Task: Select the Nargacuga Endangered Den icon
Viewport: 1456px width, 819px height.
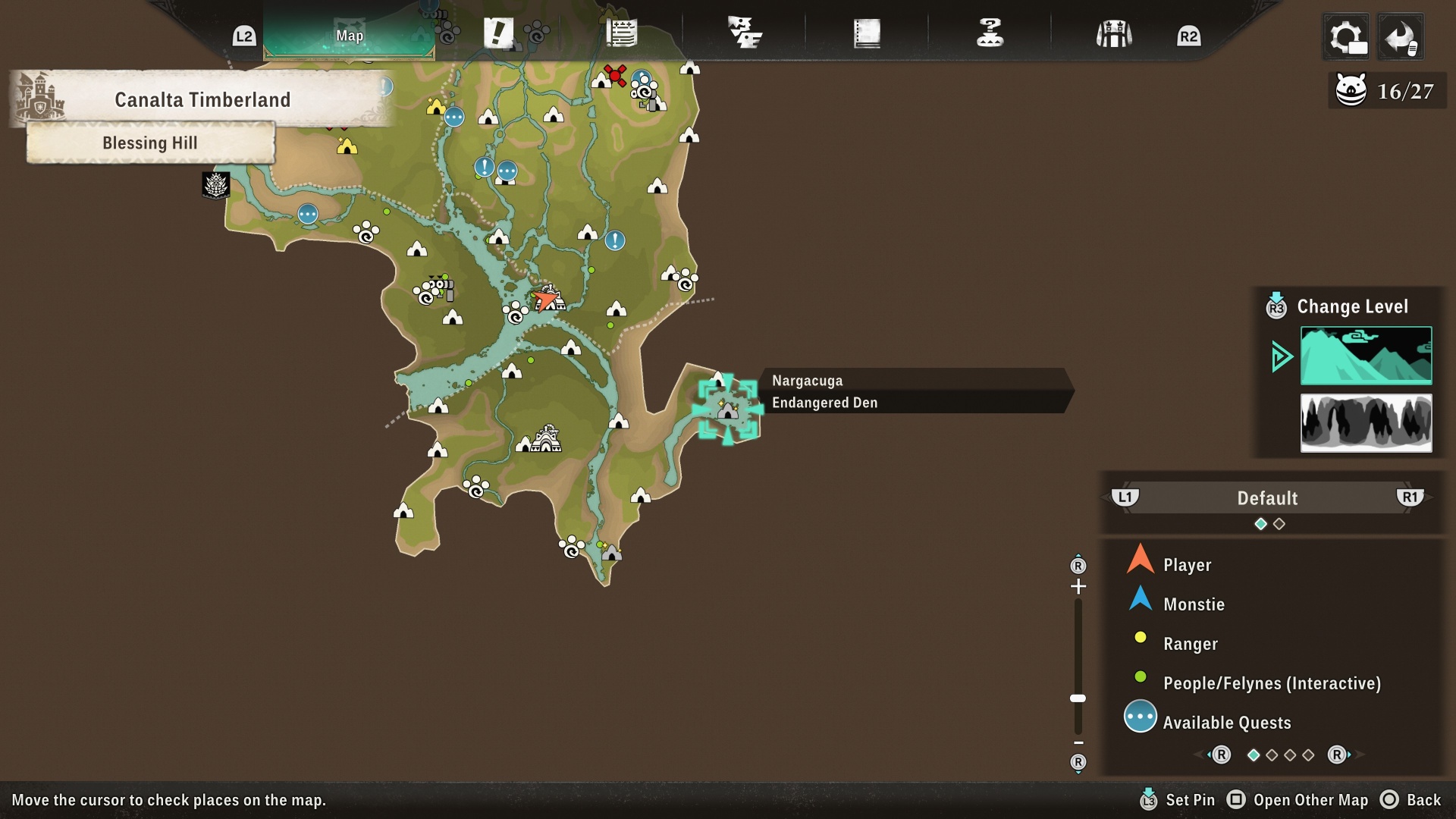Action: pos(727,409)
